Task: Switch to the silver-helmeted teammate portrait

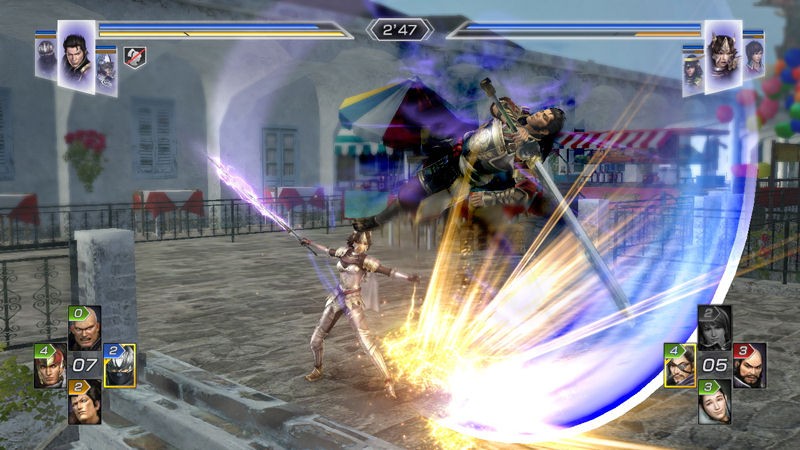Action: click(x=107, y=67)
